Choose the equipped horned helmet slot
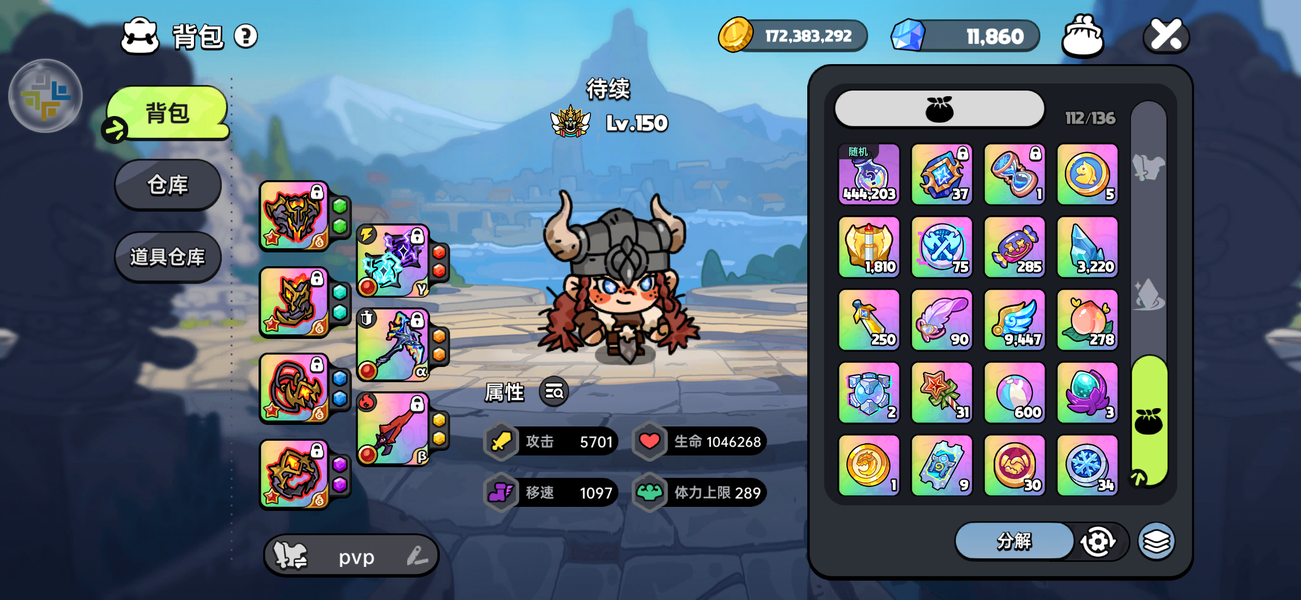The height and width of the screenshot is (600, 1301). (294, 215)
